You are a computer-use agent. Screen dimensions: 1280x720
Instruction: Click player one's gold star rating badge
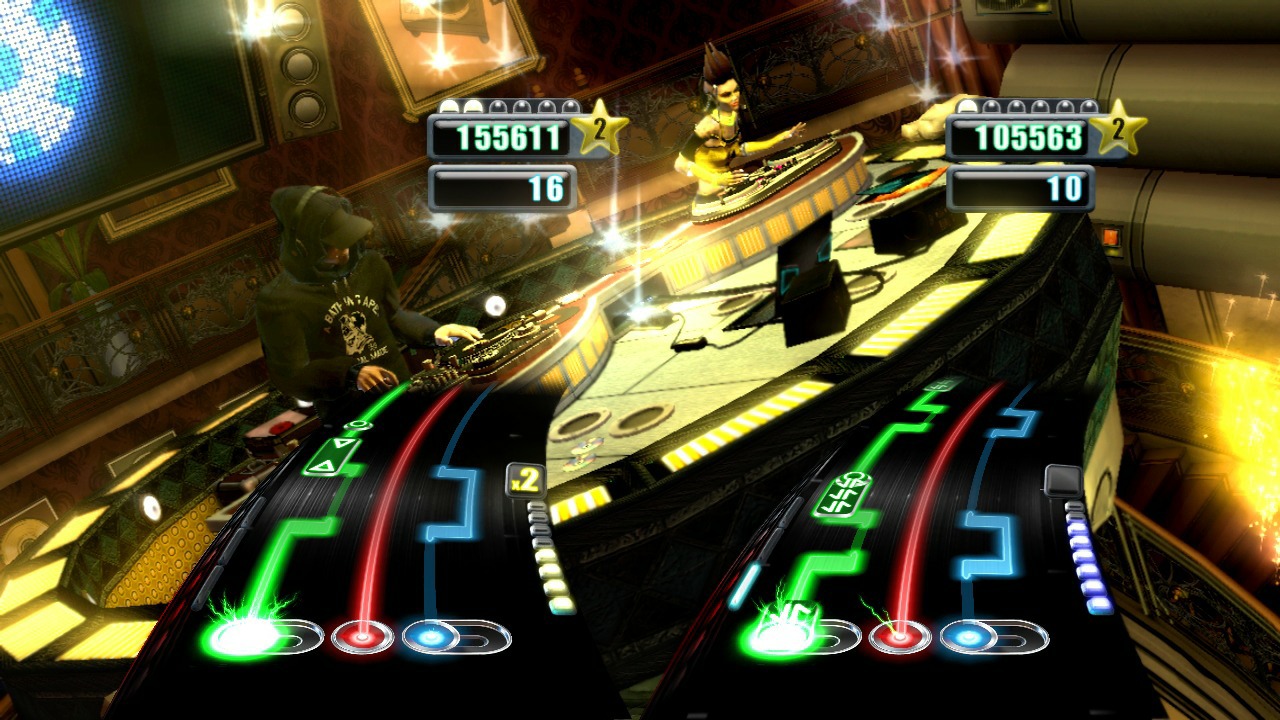600,128
